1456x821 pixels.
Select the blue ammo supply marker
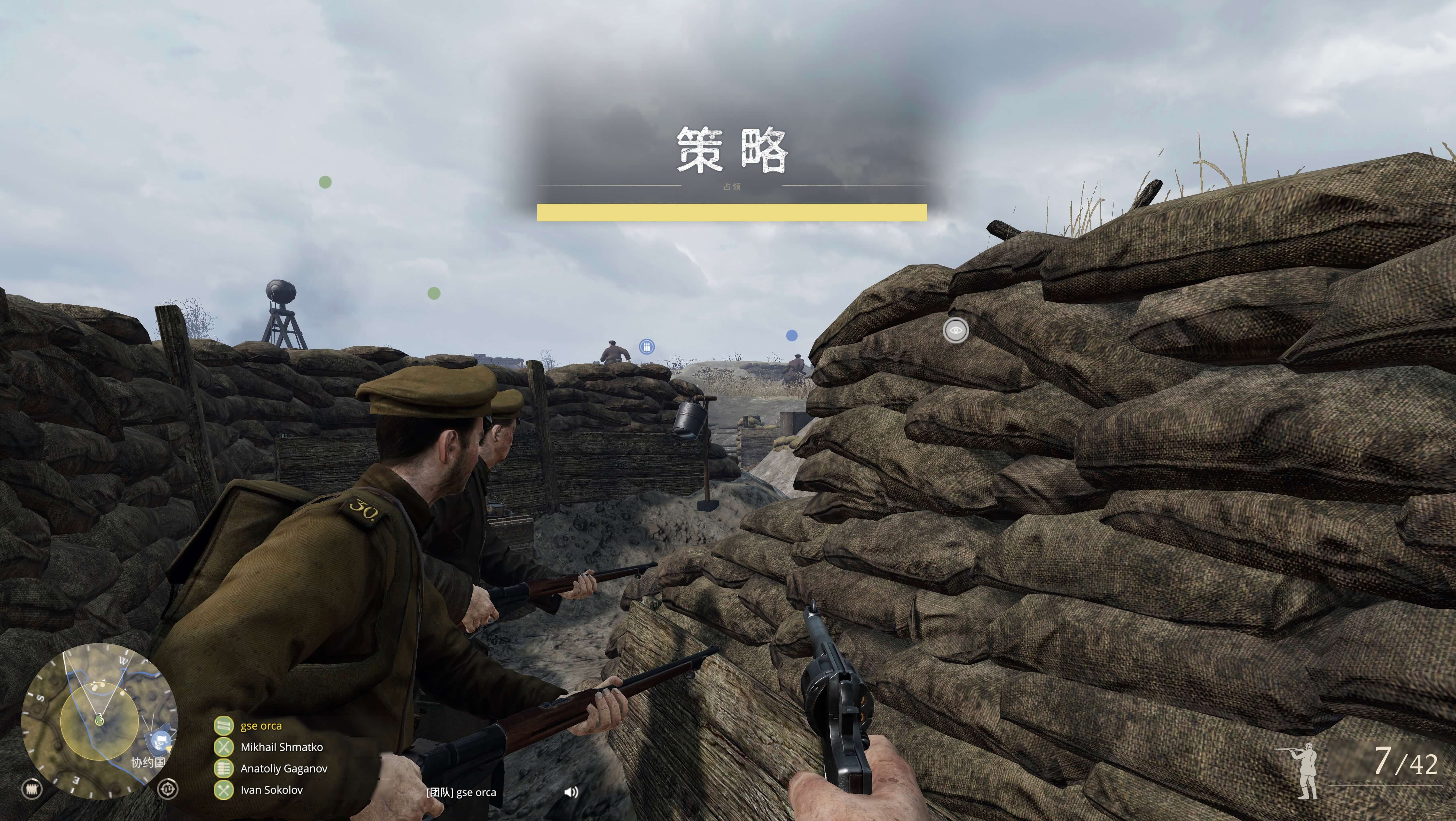[x=647, y=347]
